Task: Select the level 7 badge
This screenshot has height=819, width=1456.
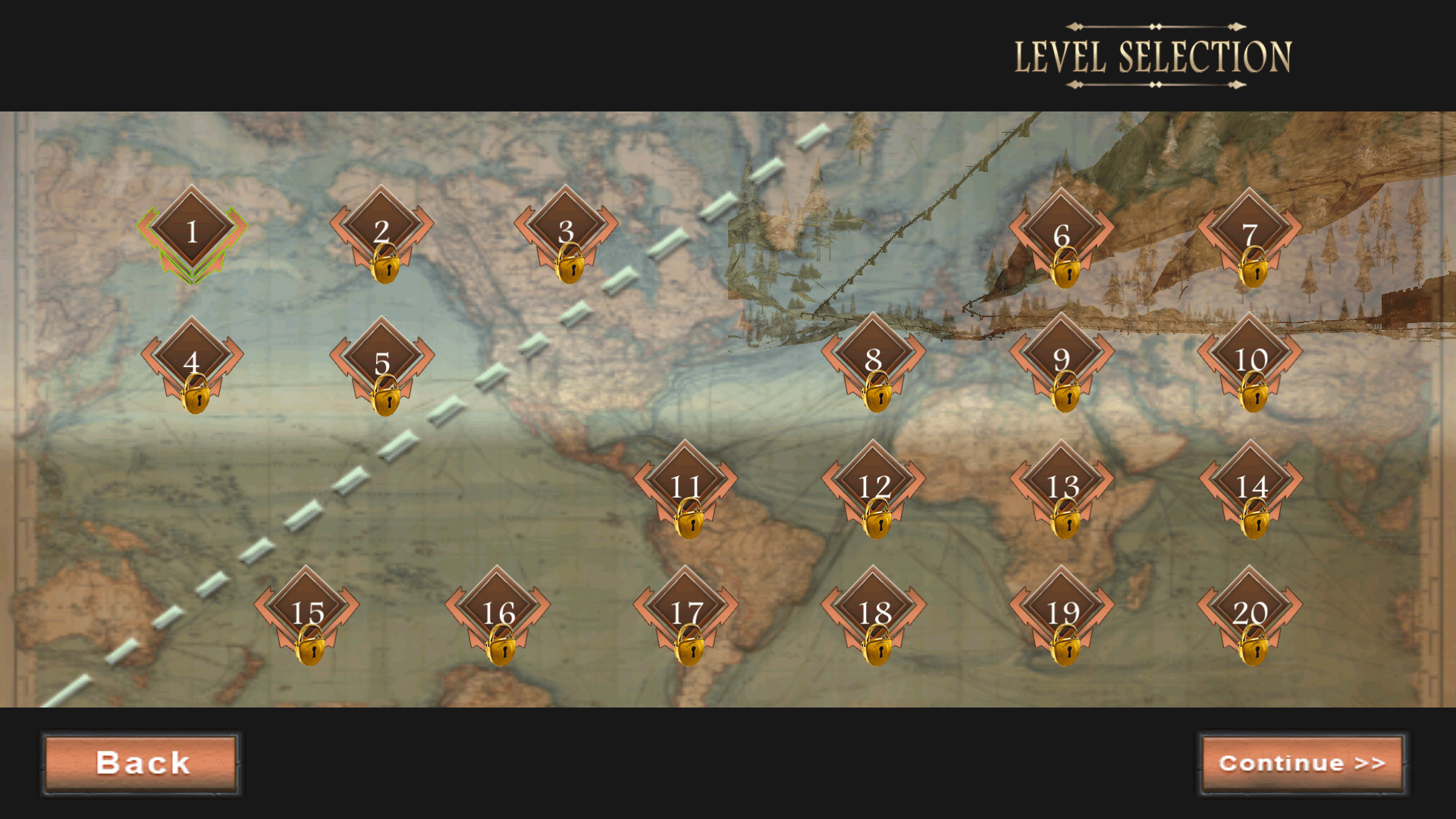Action: point(1250,234)
